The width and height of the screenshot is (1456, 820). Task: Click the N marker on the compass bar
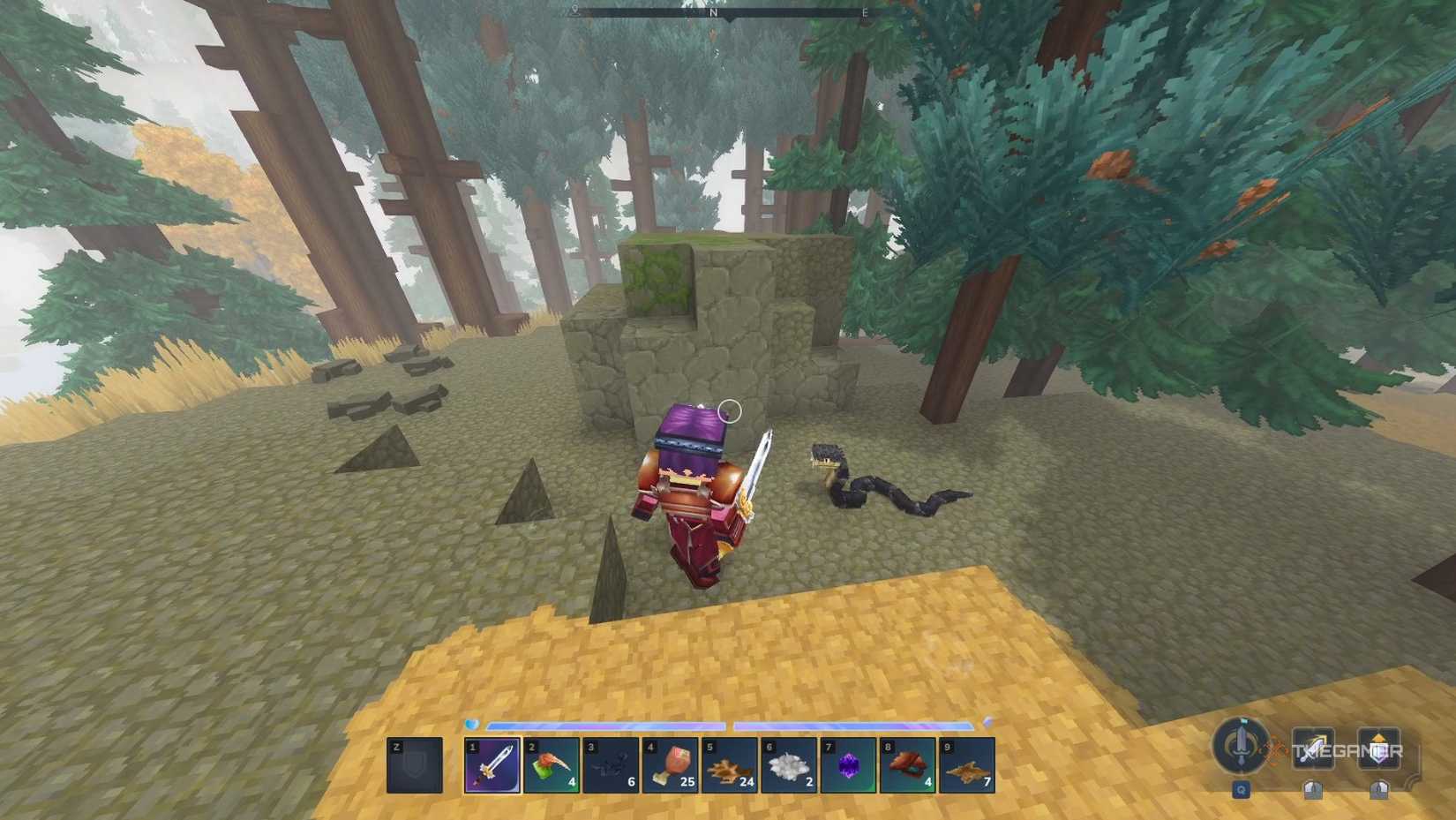tap(711, 13)
